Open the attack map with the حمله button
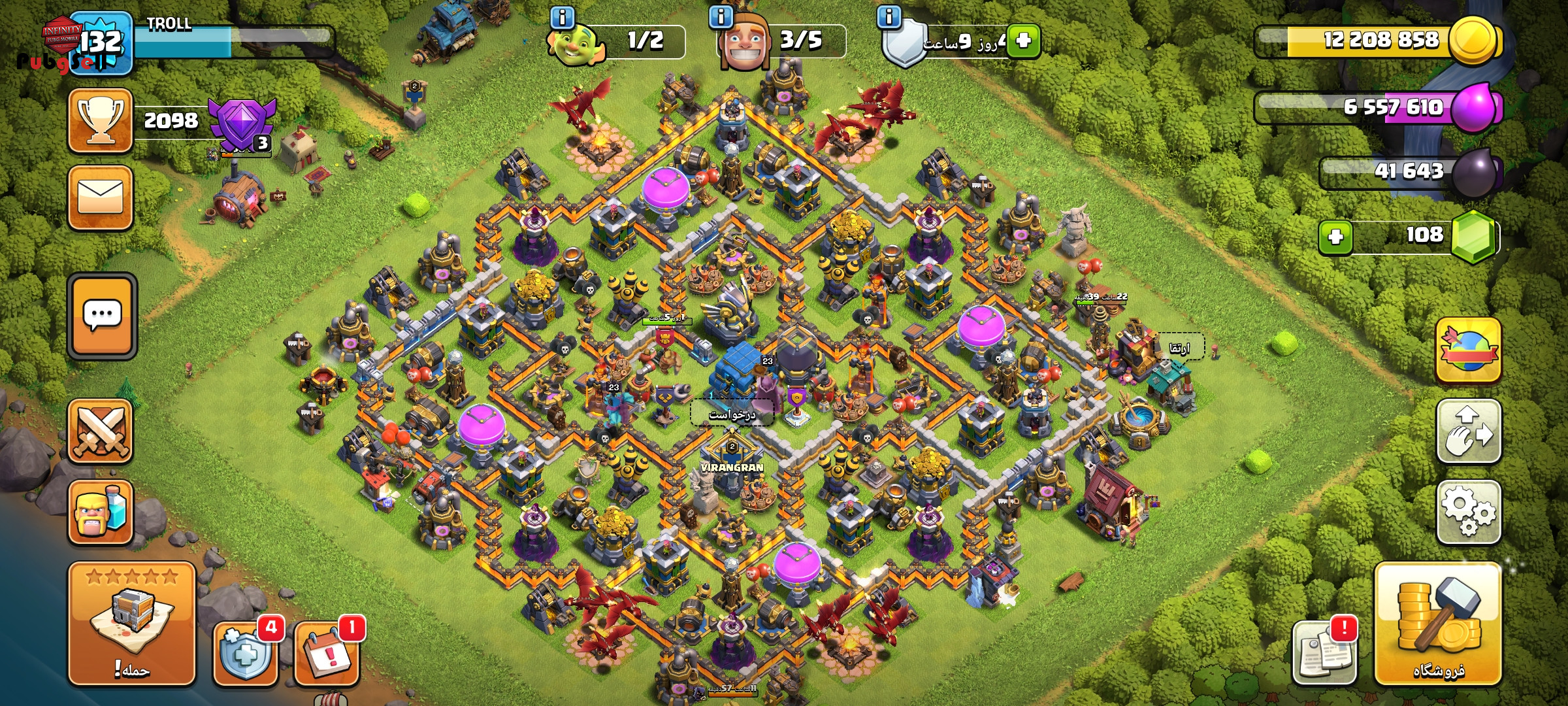 [x=132, y=623]
